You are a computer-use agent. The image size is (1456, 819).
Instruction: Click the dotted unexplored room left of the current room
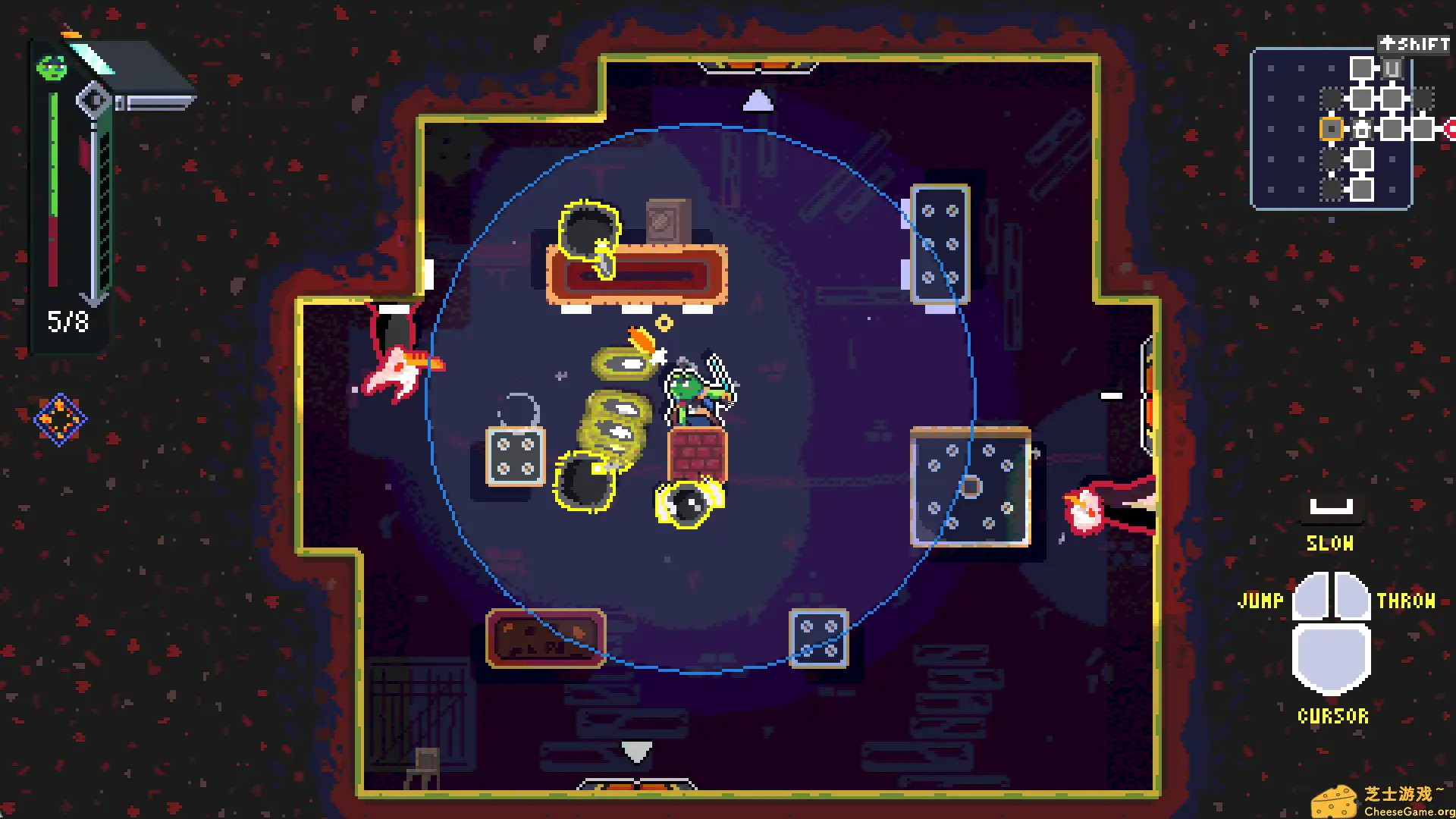click(1332, 99)
